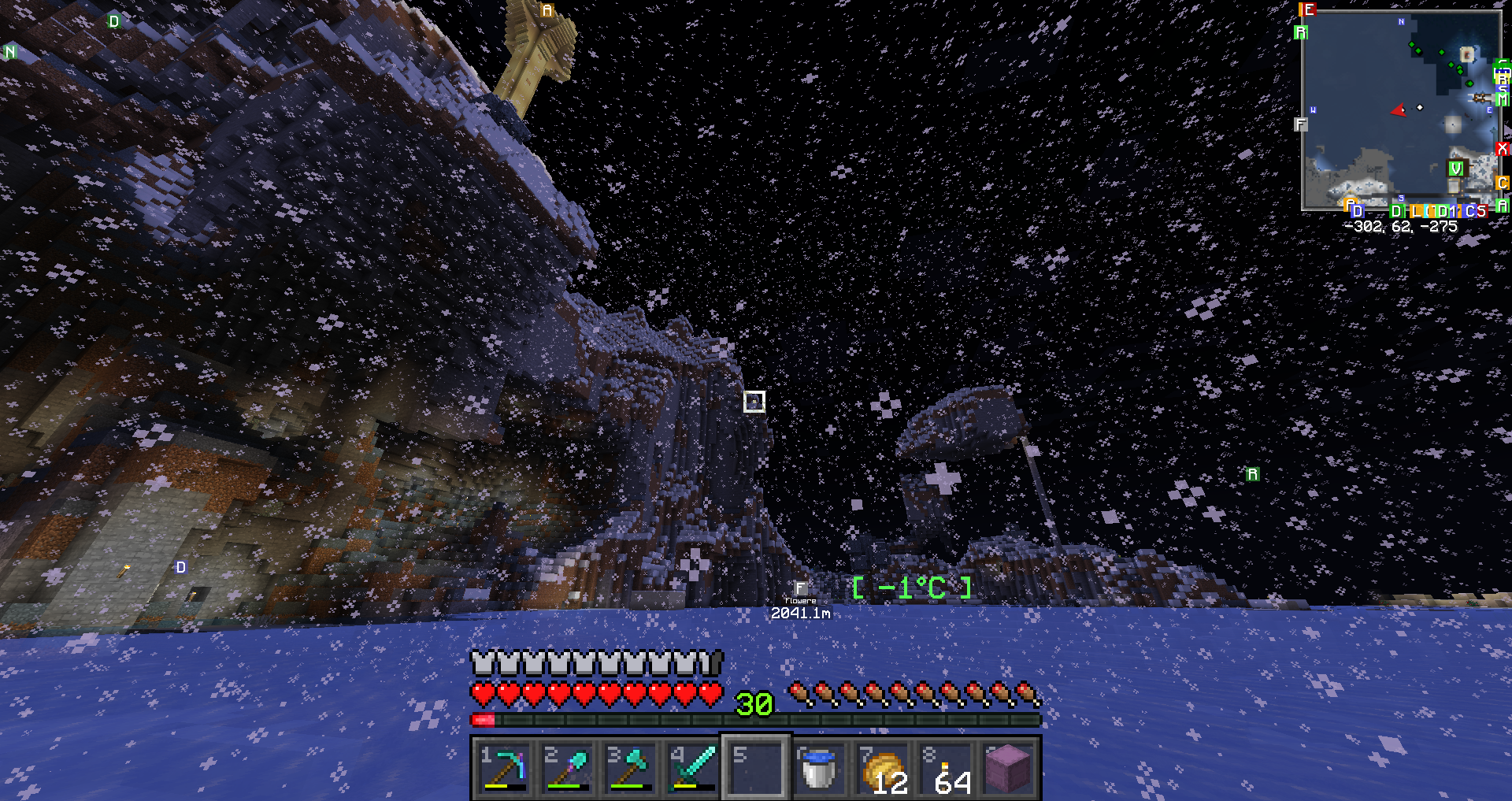Select the diamond shovel hotbar slot

click(567, 768)
